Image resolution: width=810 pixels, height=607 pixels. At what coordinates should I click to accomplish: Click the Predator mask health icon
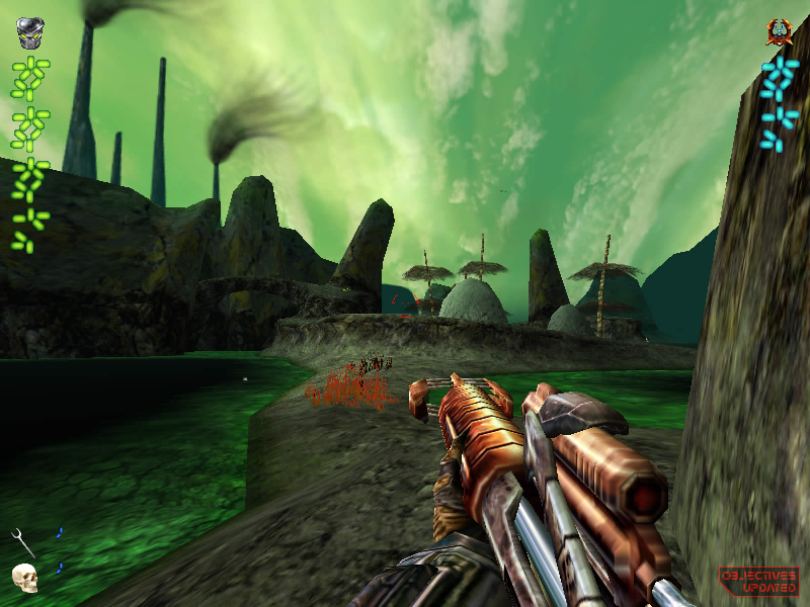(29, 33)
